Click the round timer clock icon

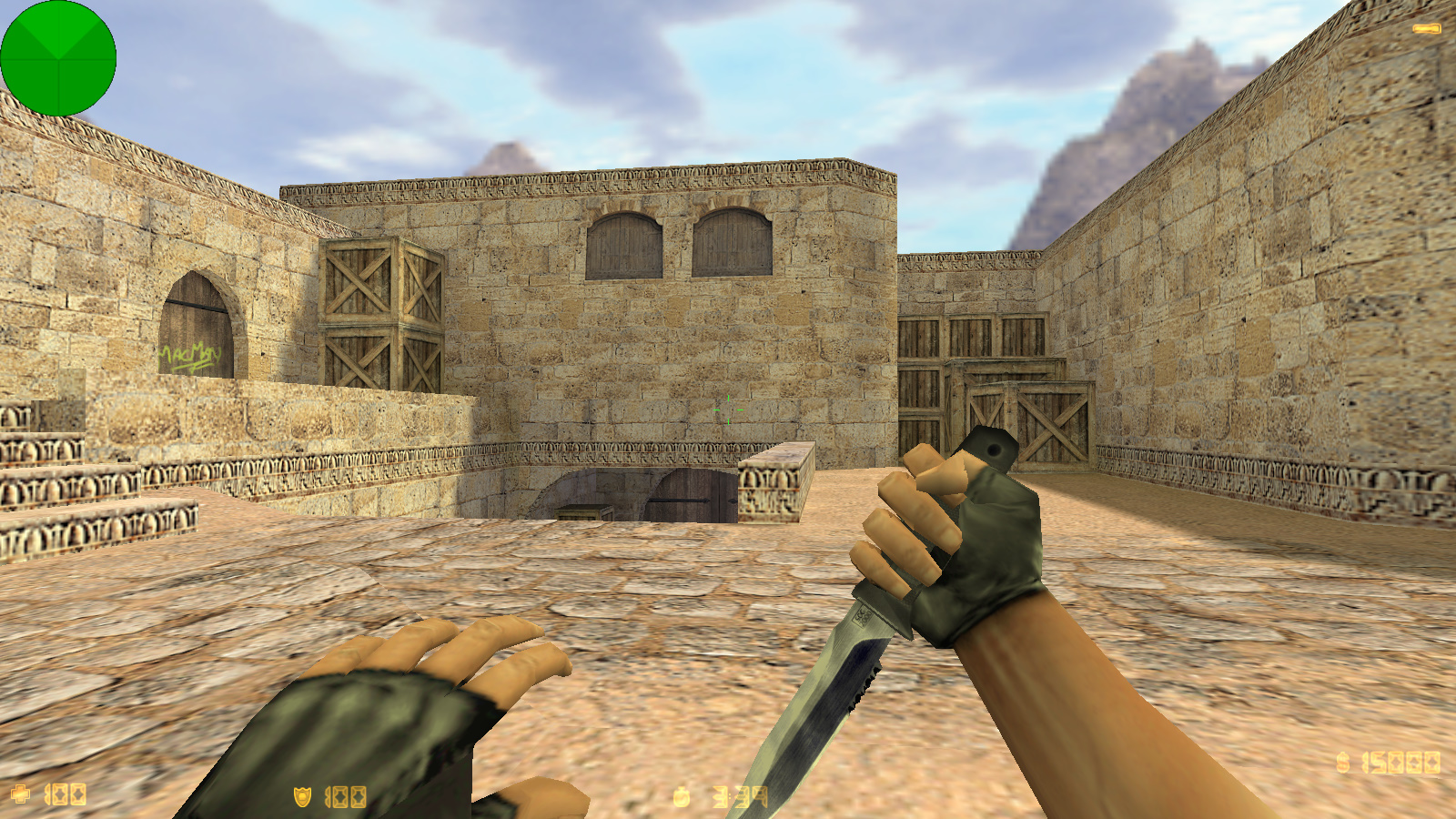[x=682, y=795]
